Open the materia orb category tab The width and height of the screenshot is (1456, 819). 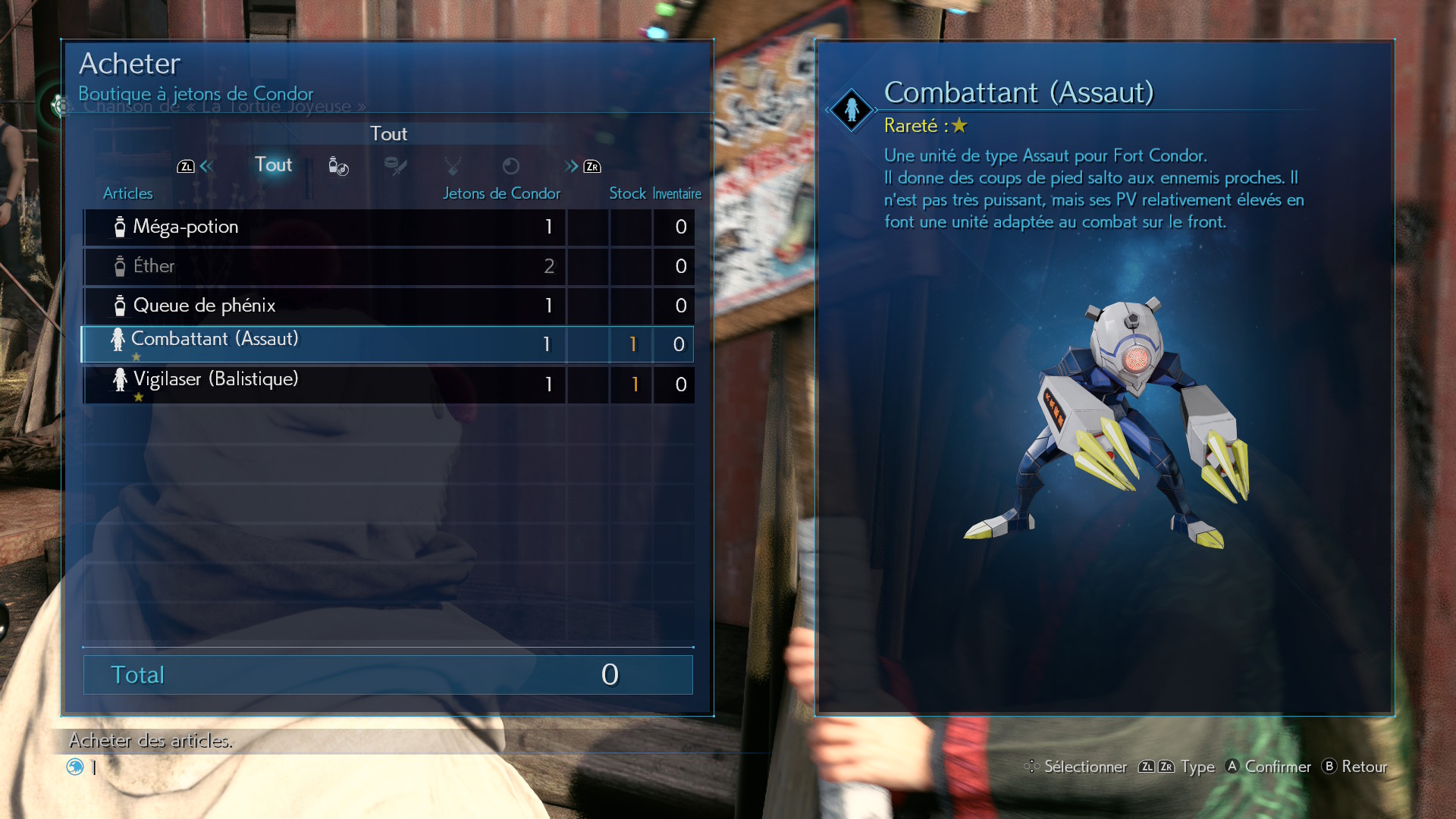(x=511, y=166)
